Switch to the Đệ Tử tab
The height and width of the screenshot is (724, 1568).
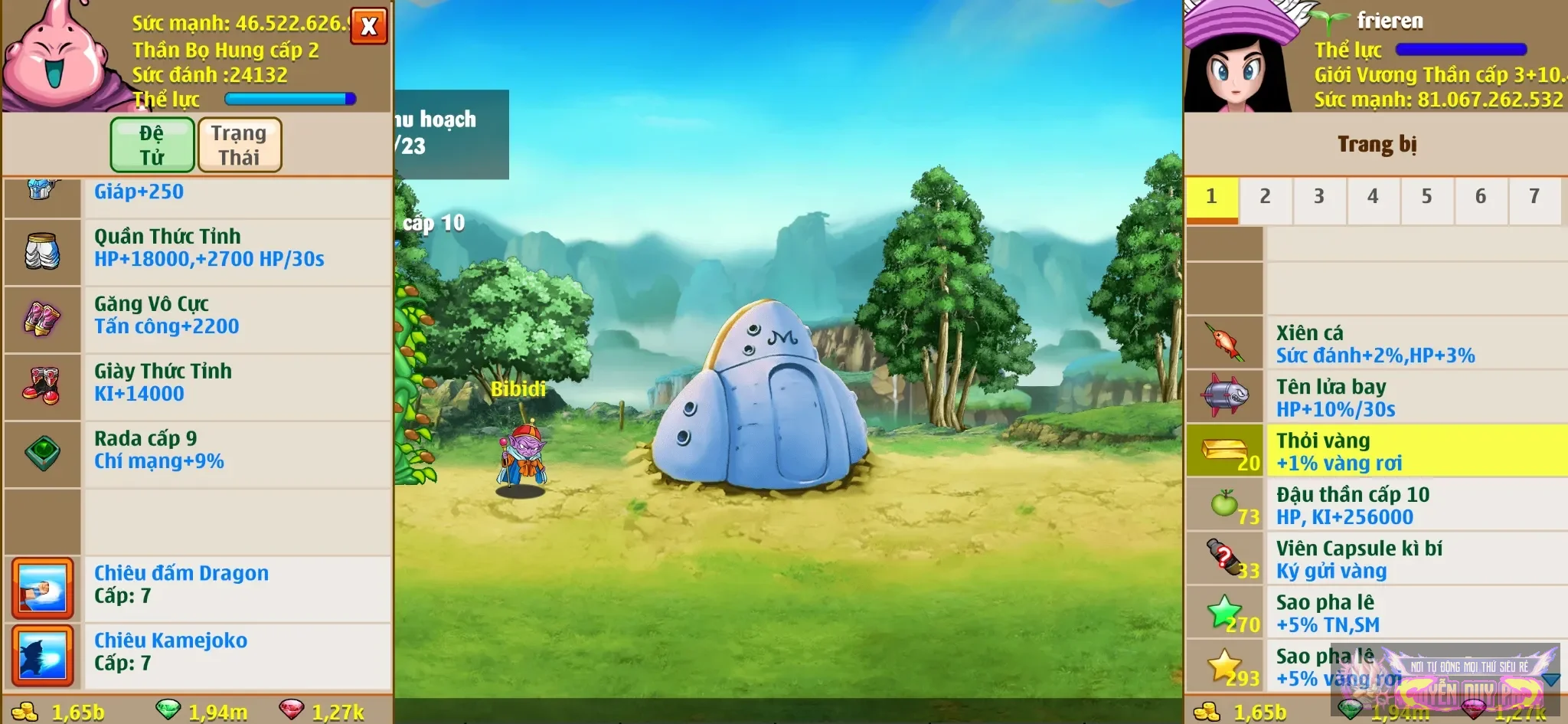(x=152, y=145)
